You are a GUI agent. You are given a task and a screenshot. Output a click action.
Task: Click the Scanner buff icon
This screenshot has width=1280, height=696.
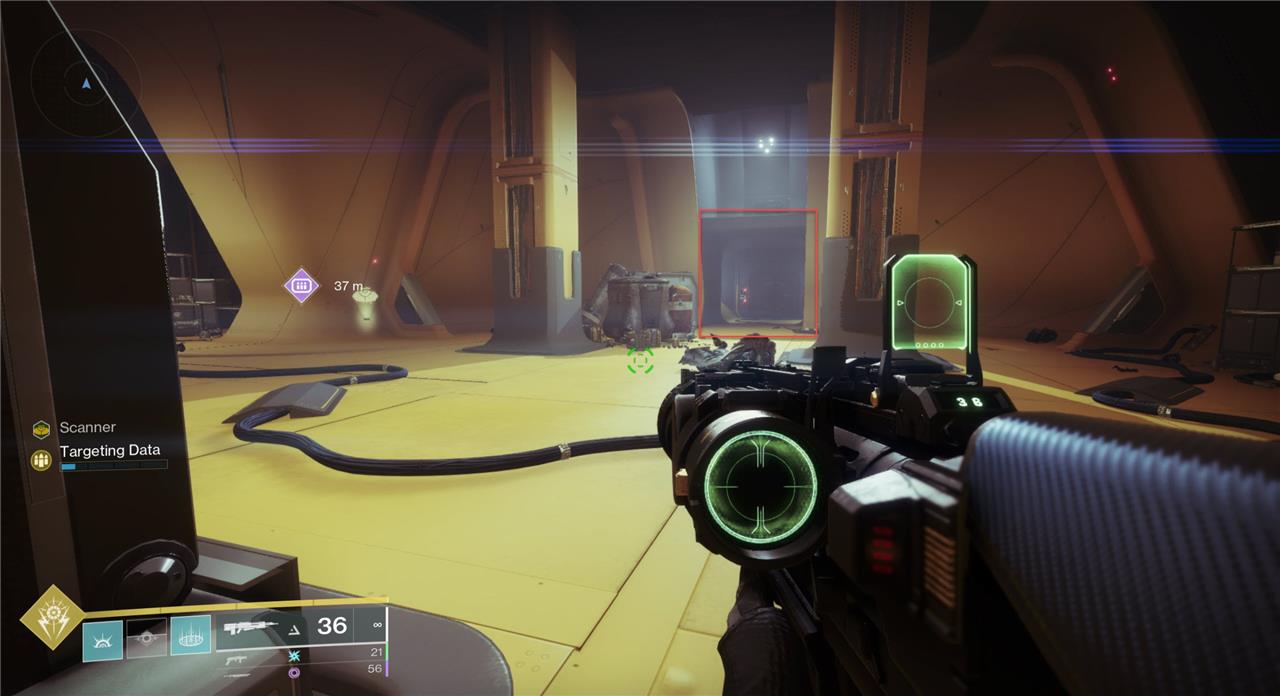click(x=41, y=429)
